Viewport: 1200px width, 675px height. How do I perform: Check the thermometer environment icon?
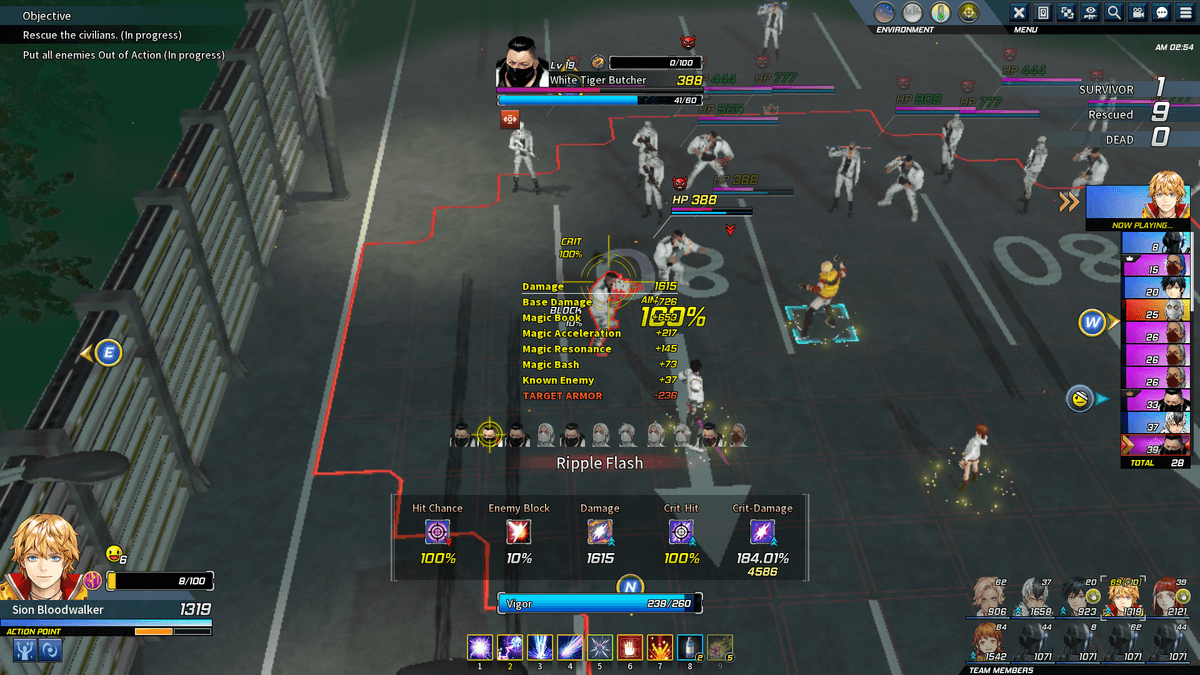[x=940, y=12]
